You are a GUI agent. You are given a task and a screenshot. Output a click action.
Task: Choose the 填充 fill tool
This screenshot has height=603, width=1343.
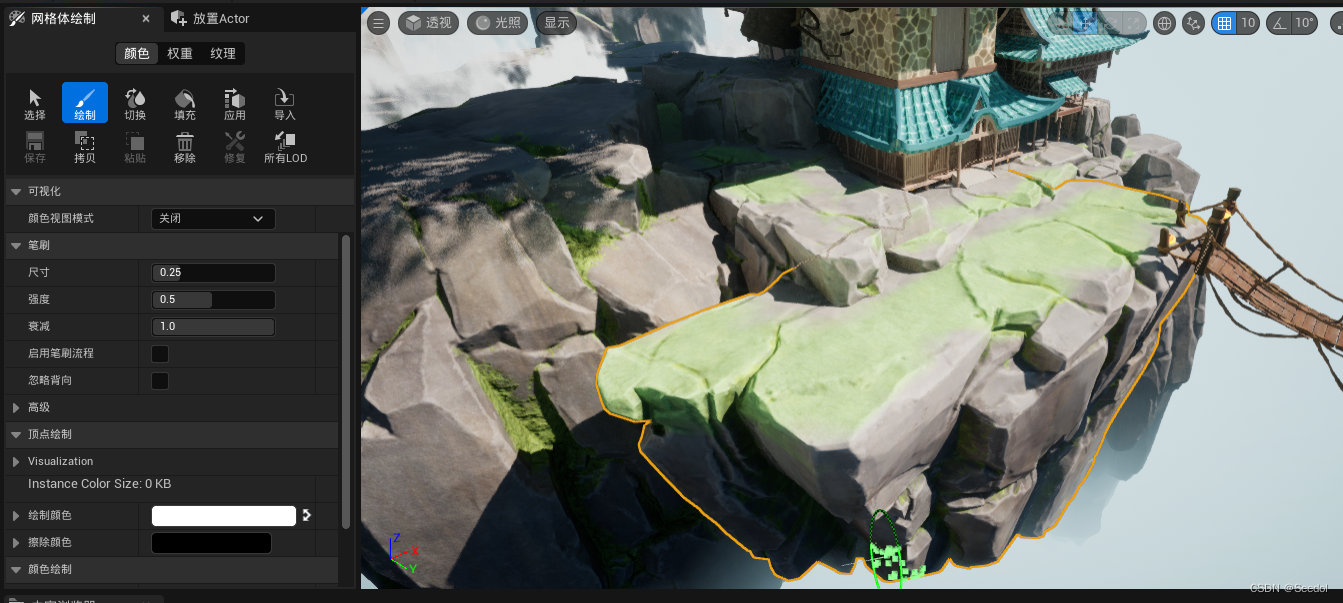point(185,104)
